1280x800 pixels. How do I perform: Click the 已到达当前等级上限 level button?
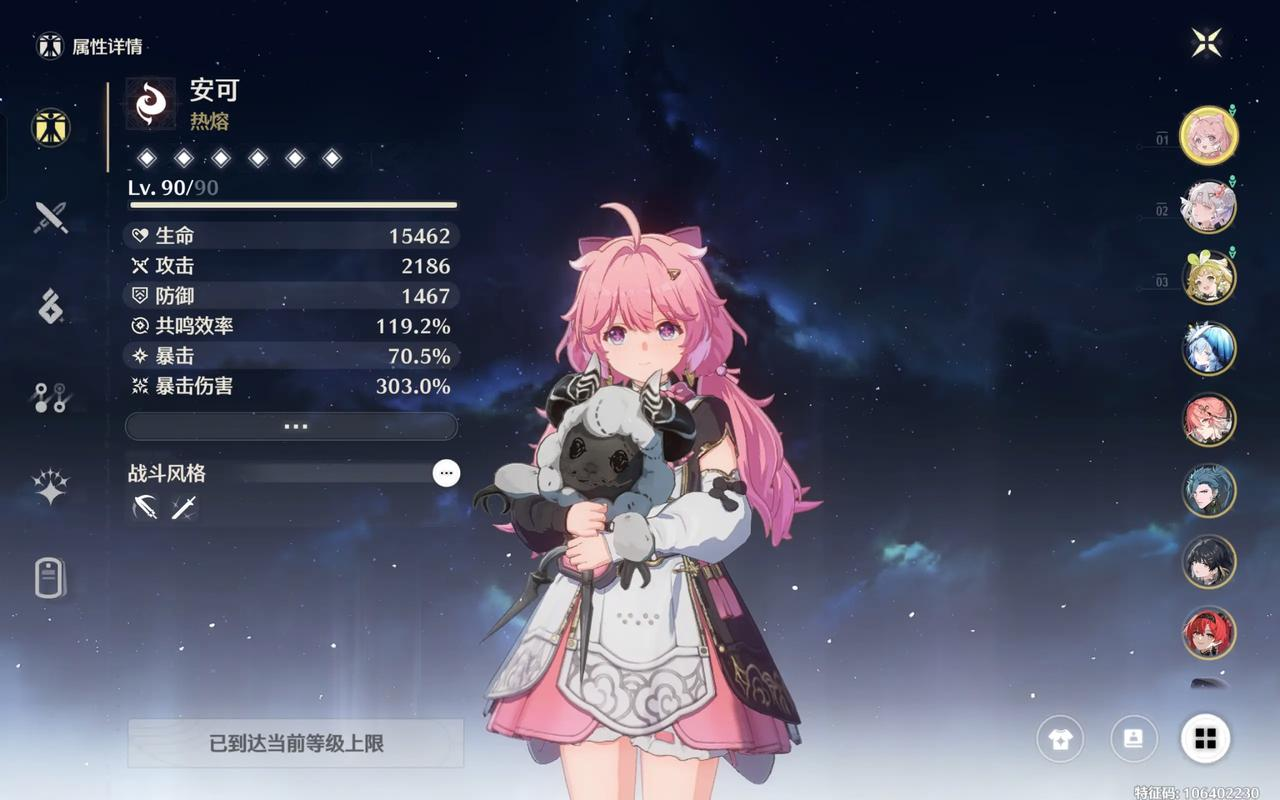292,744
